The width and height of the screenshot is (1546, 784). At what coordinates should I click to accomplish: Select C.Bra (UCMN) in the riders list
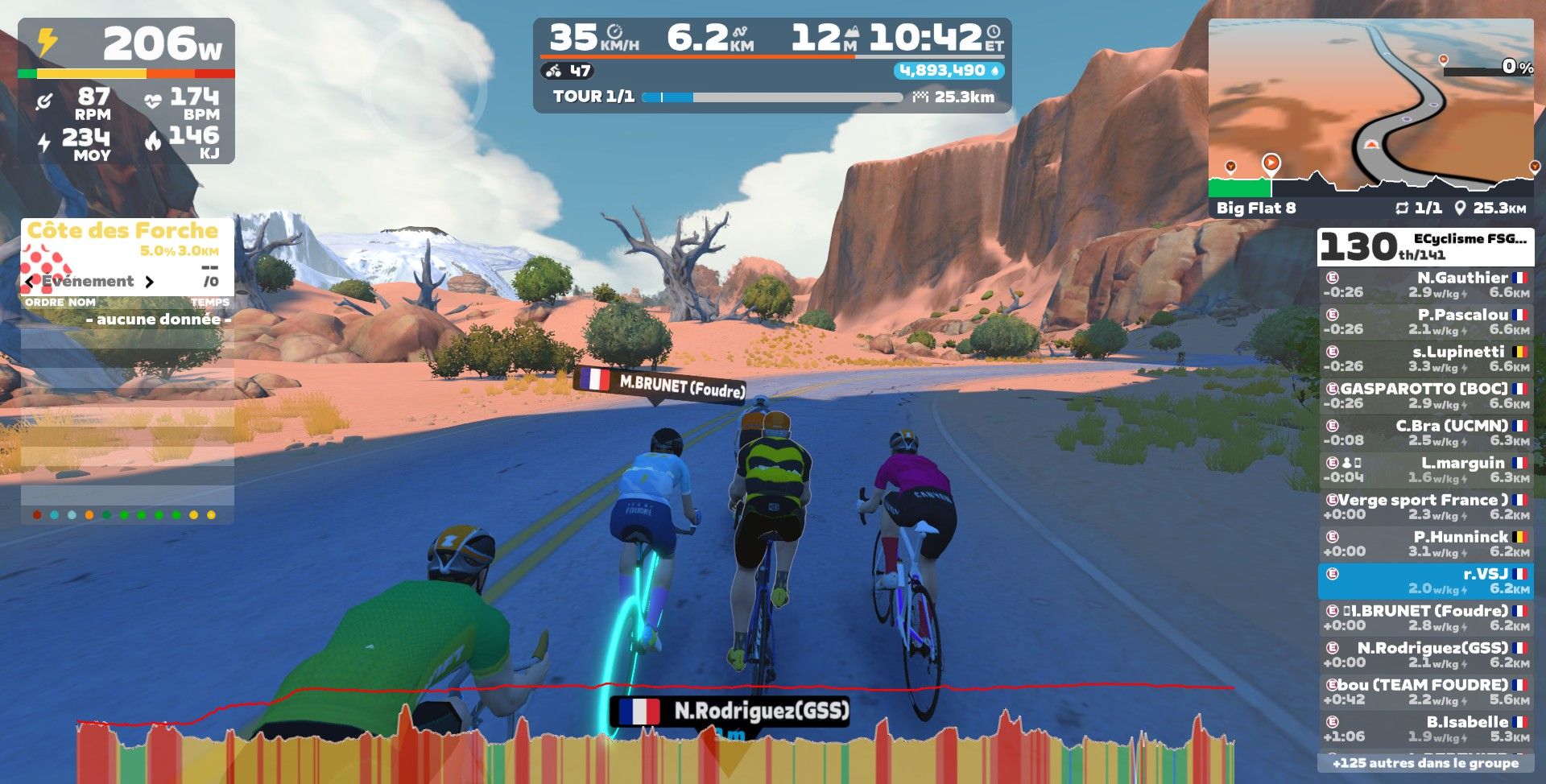point(1425,433)
